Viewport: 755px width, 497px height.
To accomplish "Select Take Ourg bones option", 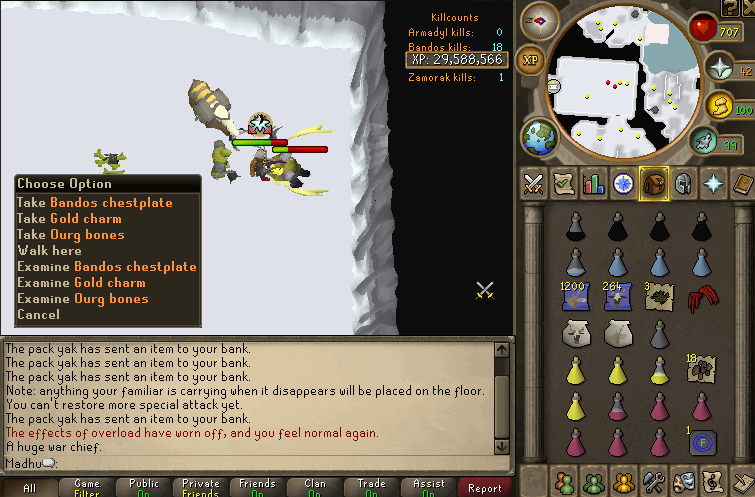I will click(x=70, y=235).
